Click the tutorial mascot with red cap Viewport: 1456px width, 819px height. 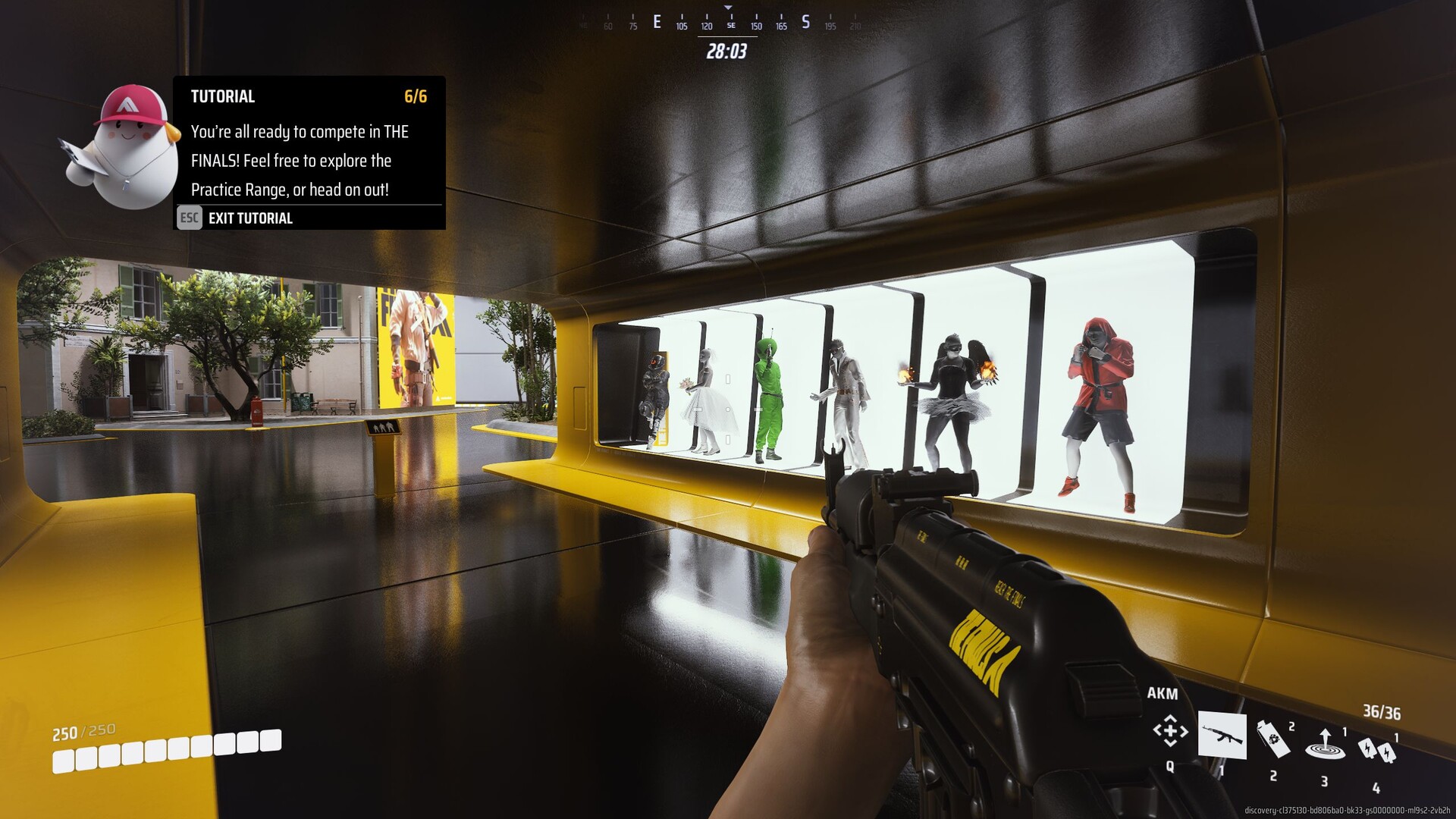[x=126, y=148]
